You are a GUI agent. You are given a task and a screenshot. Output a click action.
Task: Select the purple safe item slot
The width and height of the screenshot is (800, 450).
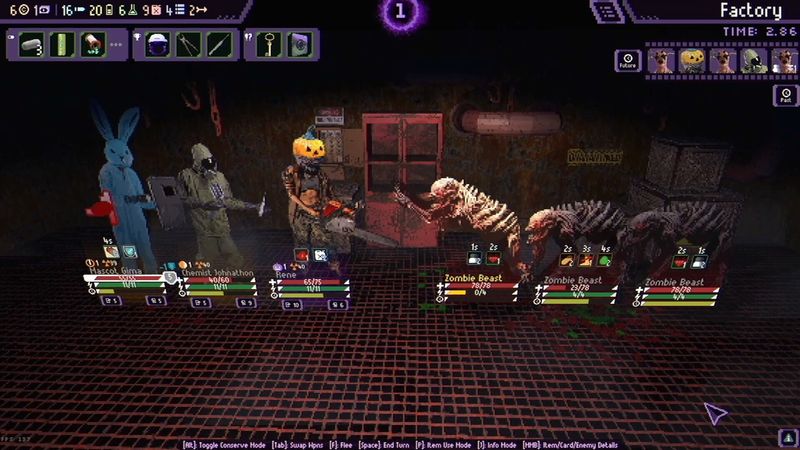300,45
